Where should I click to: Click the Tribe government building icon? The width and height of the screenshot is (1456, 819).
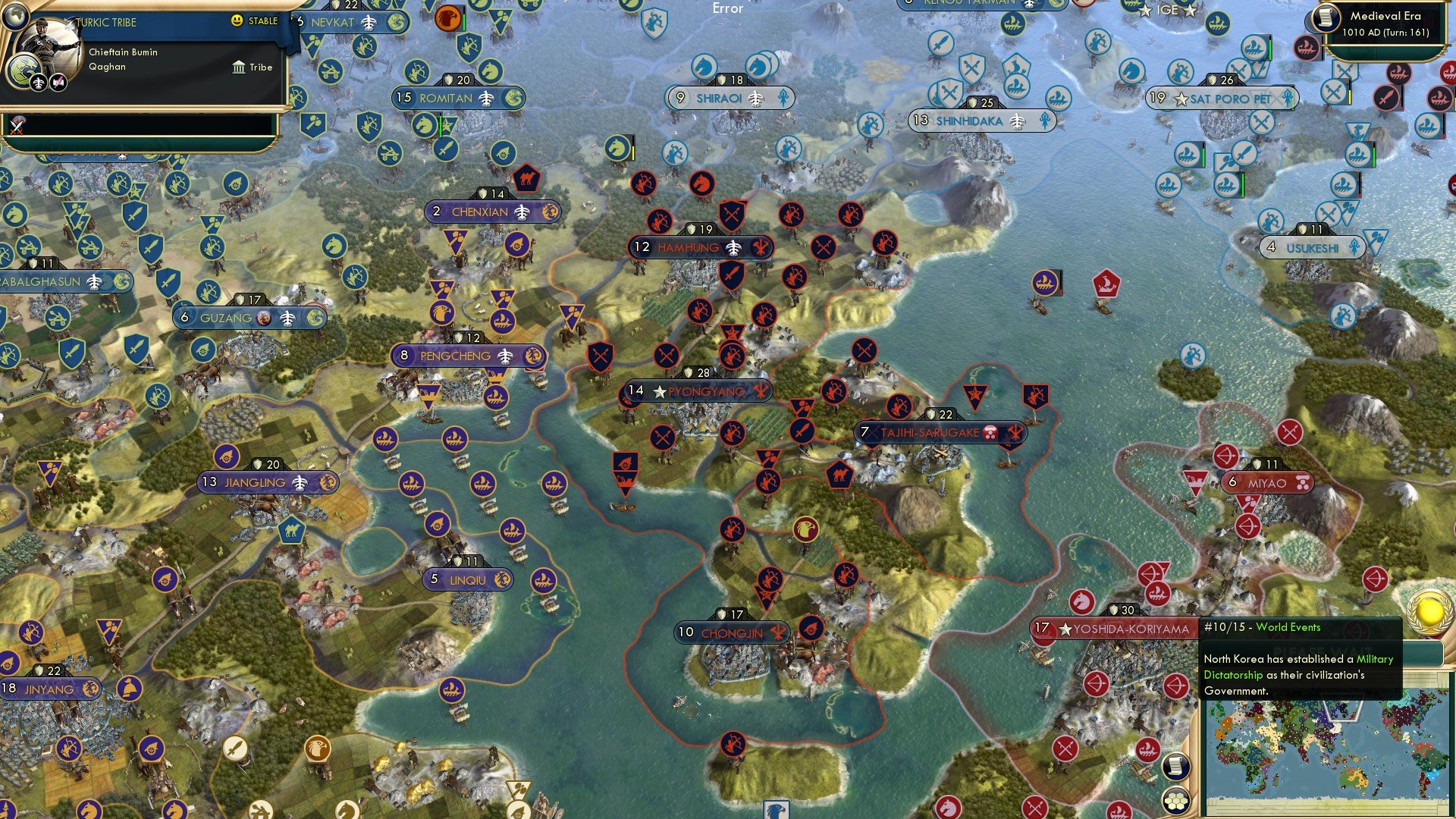click(x=239, y=67)
